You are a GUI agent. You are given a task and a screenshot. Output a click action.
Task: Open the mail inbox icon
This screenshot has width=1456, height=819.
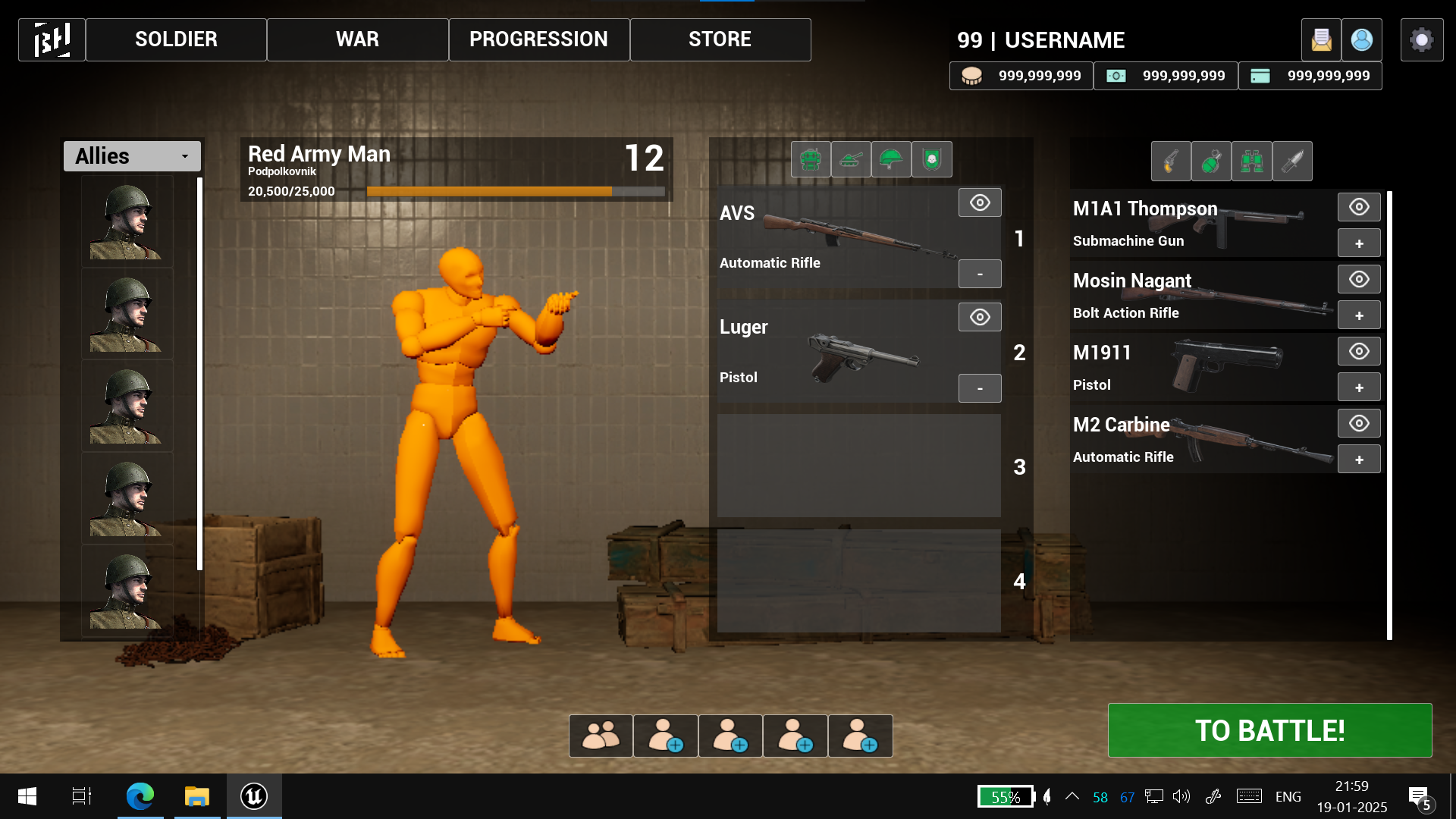point(1321,39)
